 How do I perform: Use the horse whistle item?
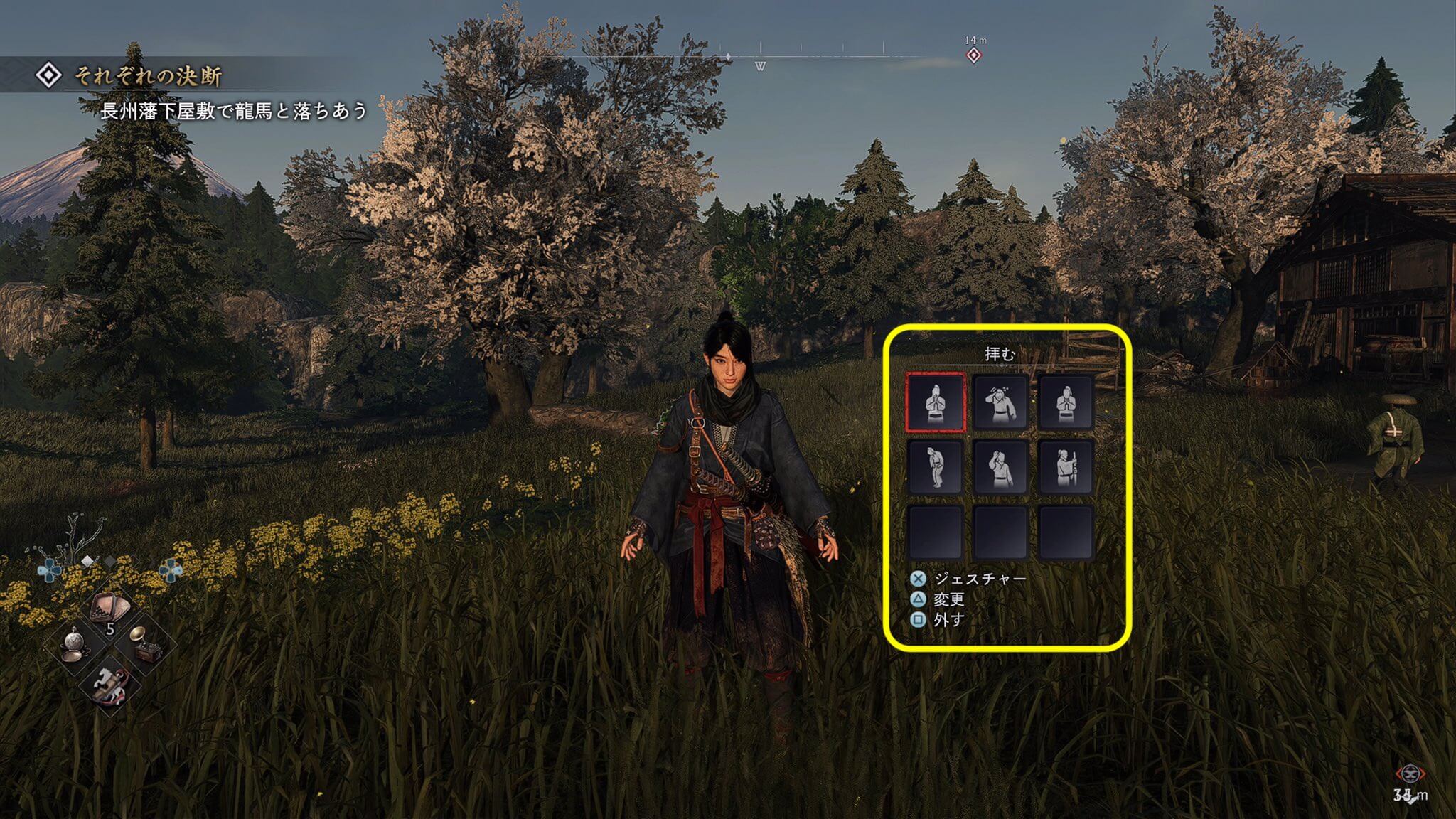click(x=109, y=681)
